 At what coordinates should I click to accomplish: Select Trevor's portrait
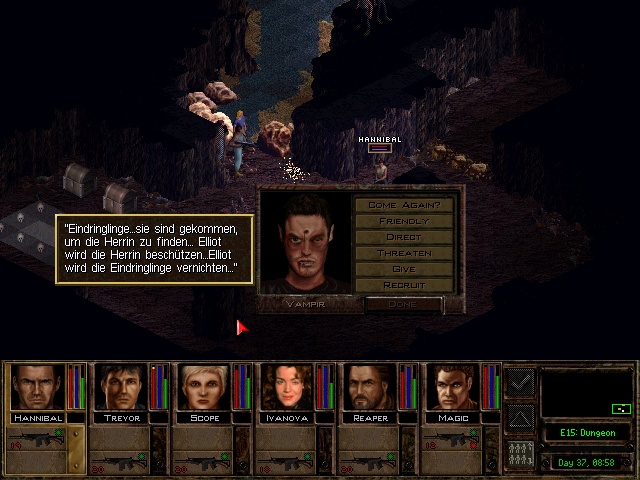point(120,387)
